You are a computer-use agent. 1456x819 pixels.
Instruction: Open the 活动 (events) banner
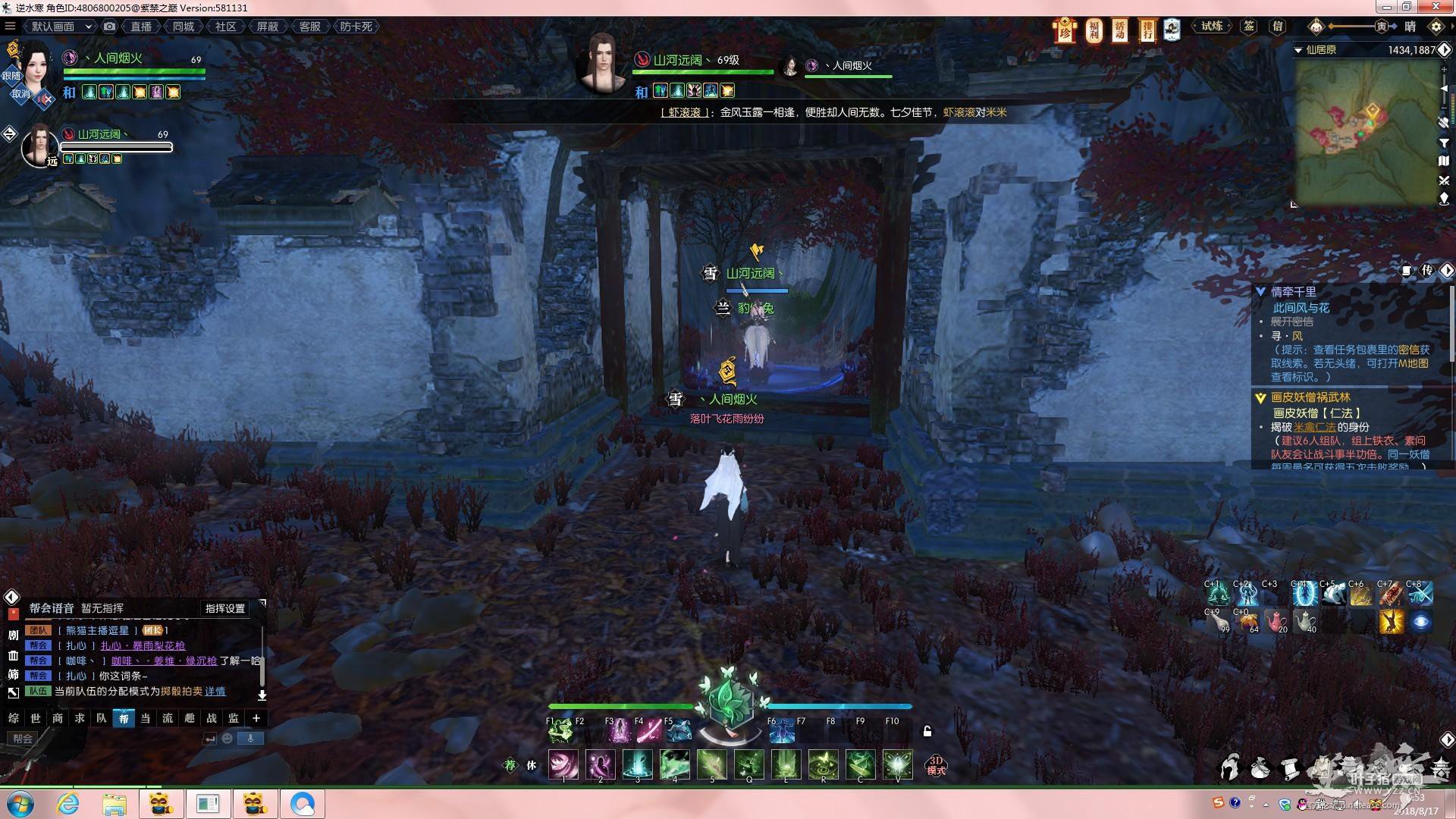tap(1120, 30)
